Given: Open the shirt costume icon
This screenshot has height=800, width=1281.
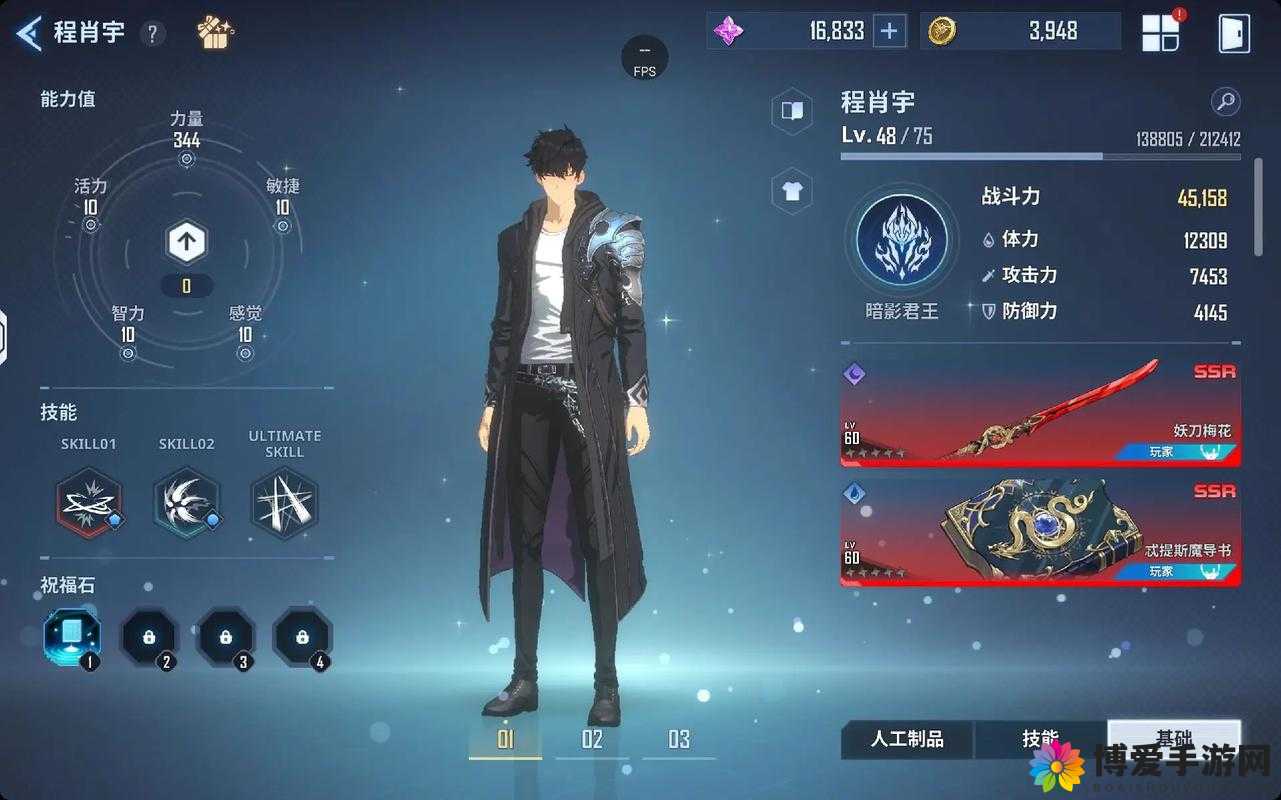Looking at the screenshot, I should [x=792, y=191].
